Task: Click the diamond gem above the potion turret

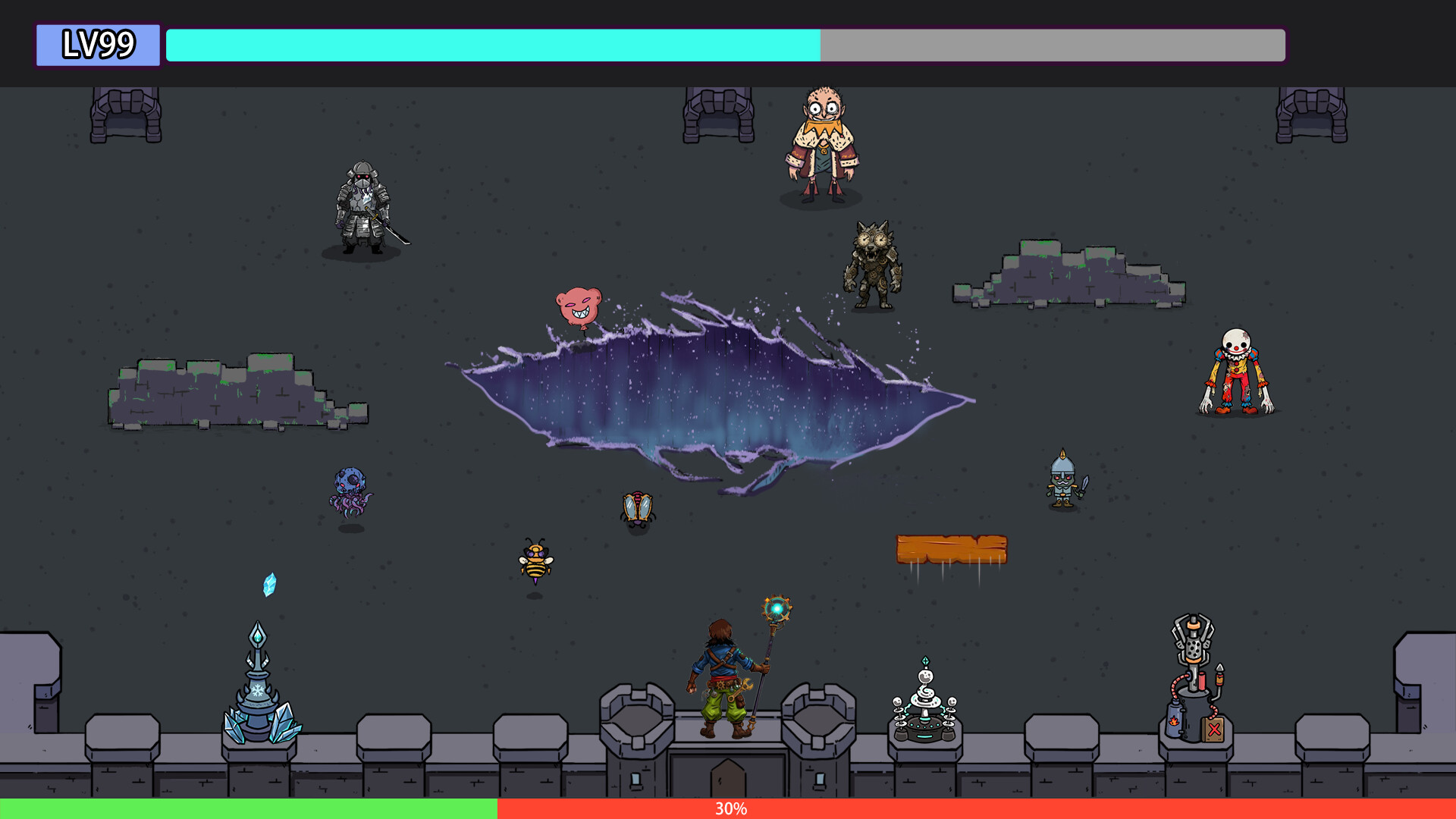Action: coord(926,661)
